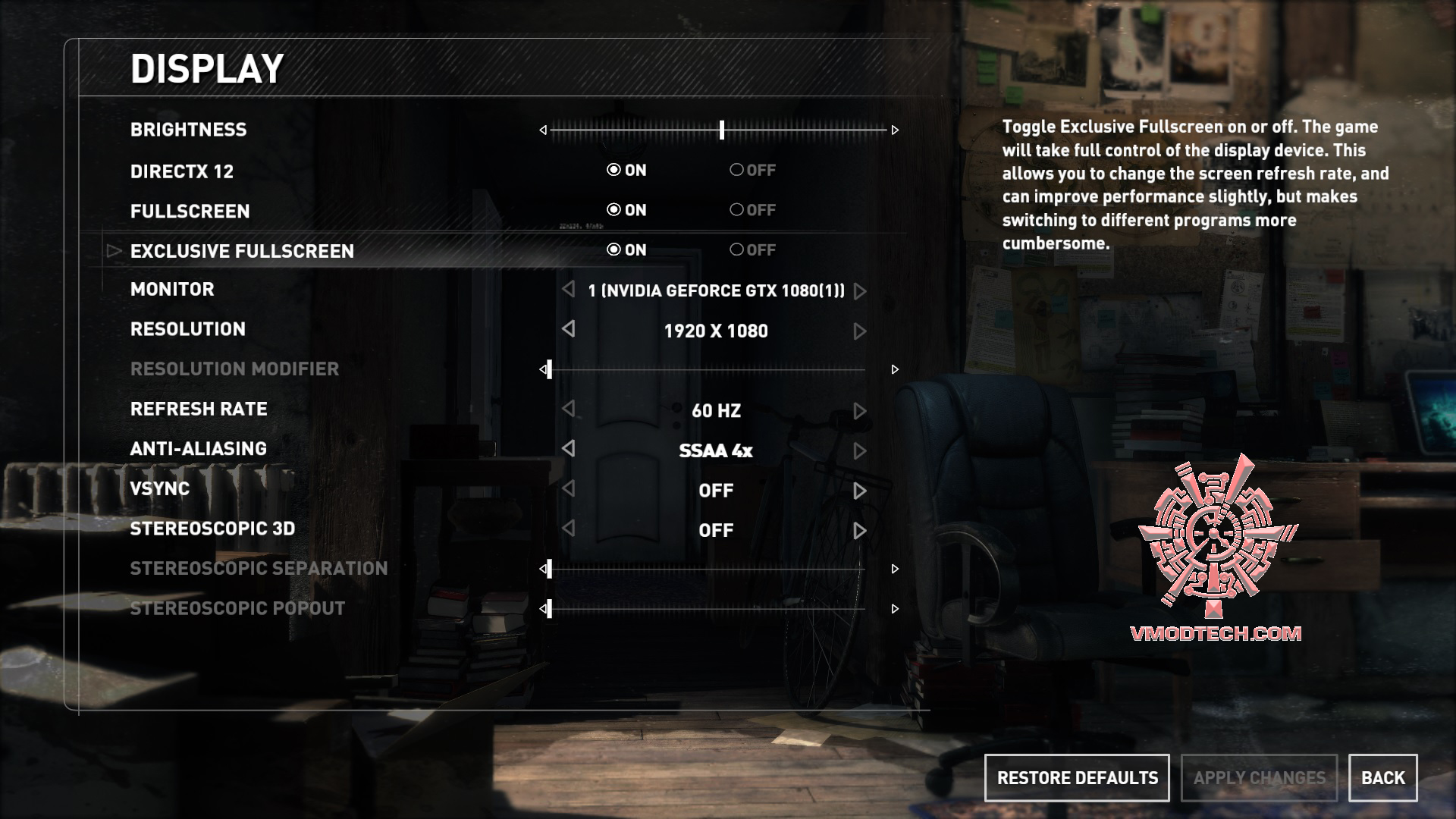The height and width of the screenshot is (819, 1456).
Task: Set Fullscreen to OFF
Action: point(736,210)
